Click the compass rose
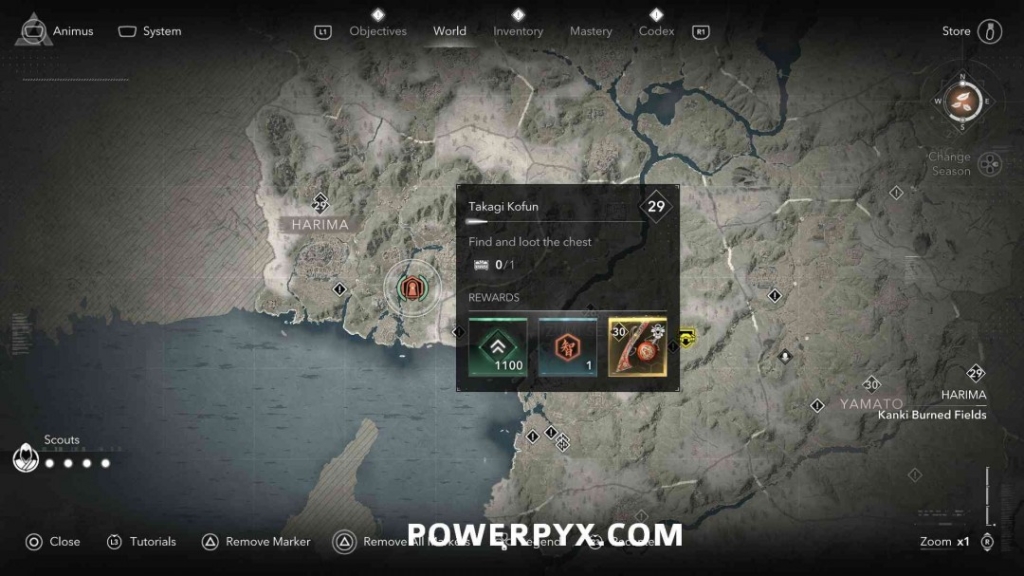The width and height of the screenshot is (1024, 576). tap(962, 100)
